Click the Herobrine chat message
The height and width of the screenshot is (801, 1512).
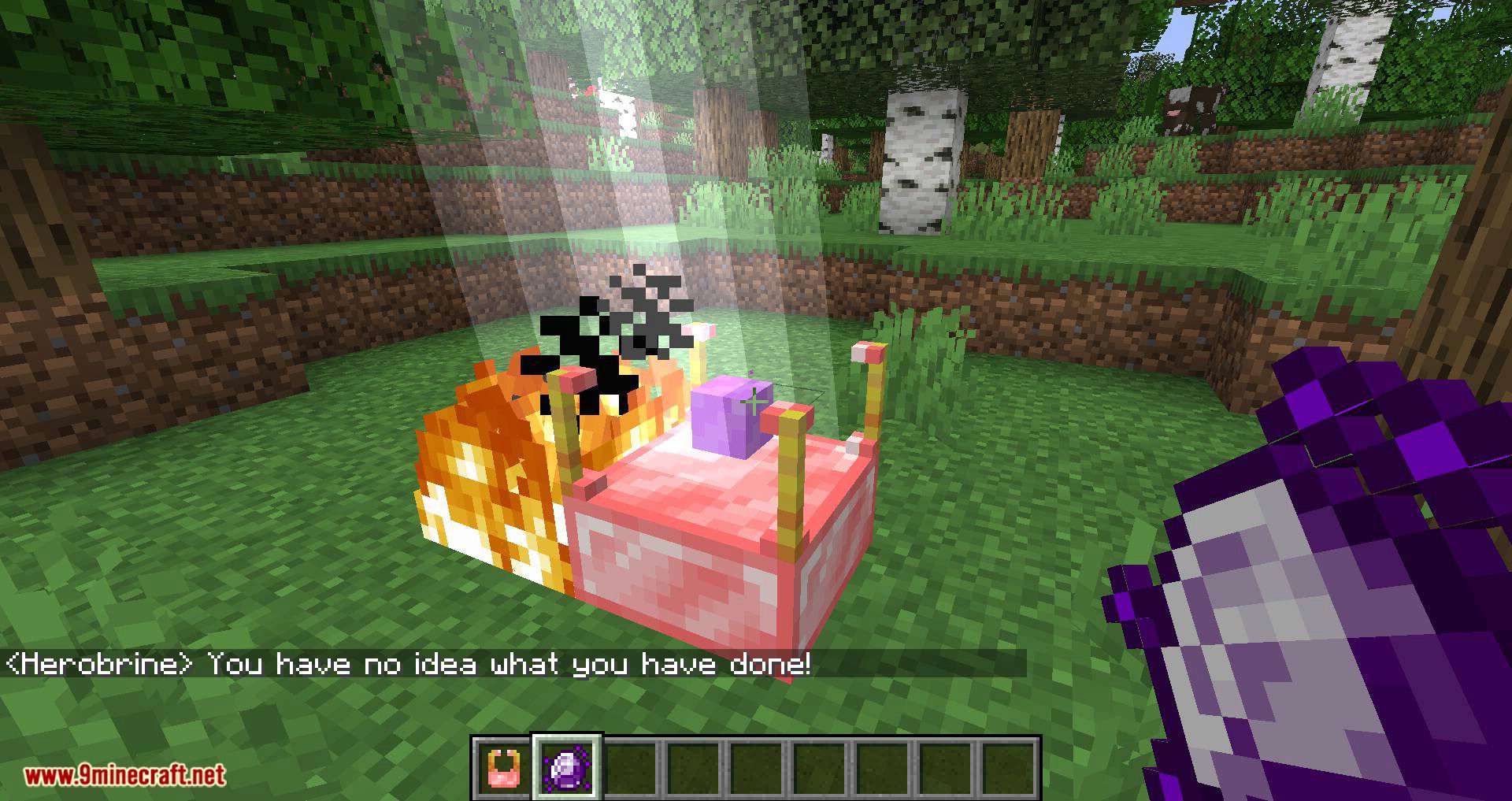point(409,666)
